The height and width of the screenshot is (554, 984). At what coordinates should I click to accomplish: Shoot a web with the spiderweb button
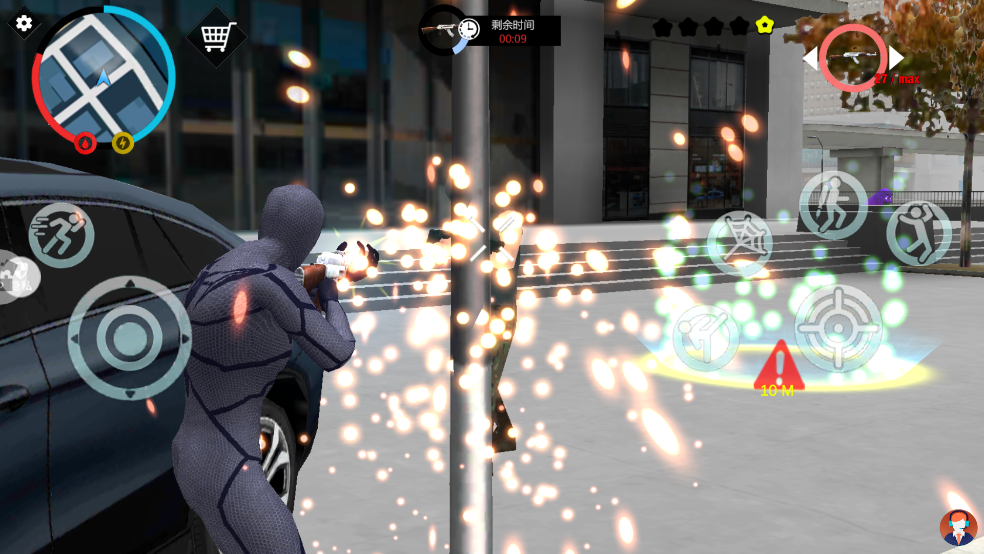coord(740,244)
